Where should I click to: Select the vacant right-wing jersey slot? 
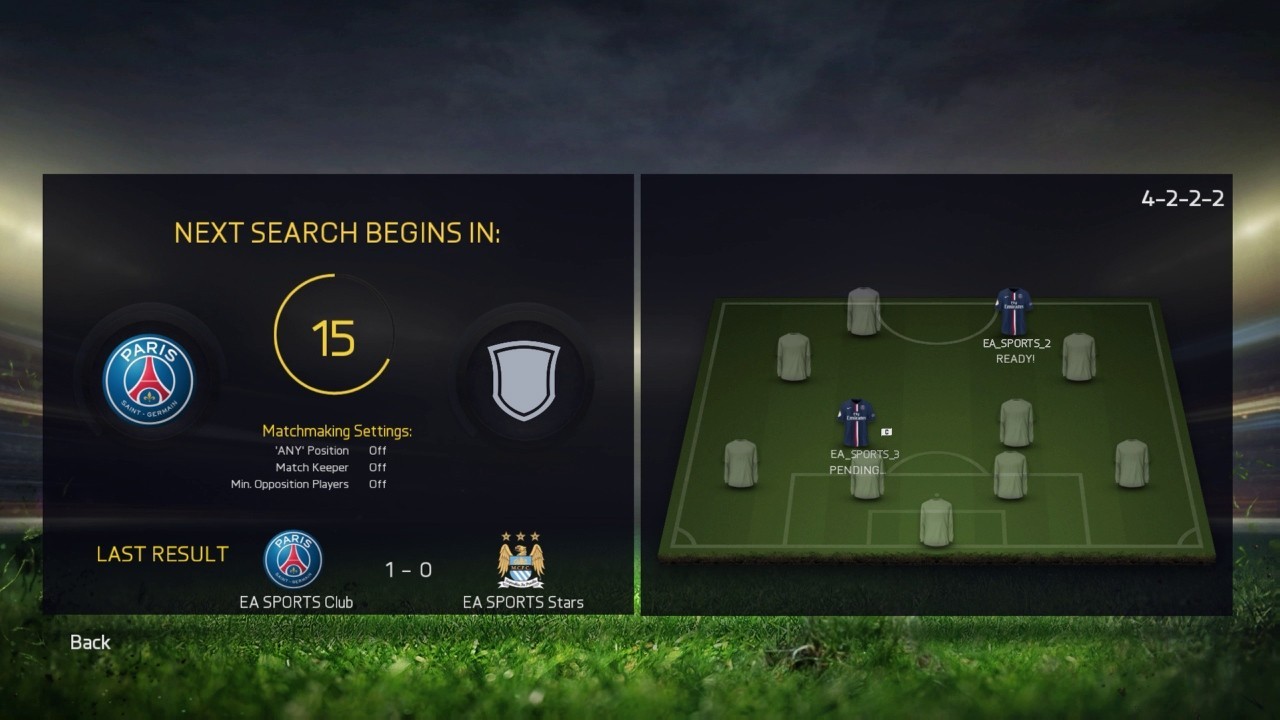coord(1078,355)
